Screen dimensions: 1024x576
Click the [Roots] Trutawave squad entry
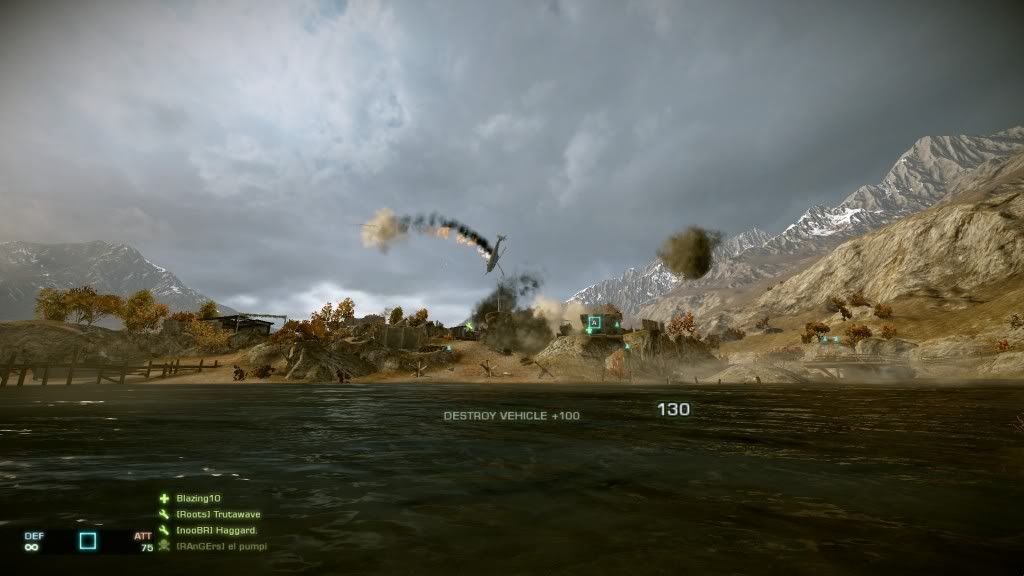[217, 514]
